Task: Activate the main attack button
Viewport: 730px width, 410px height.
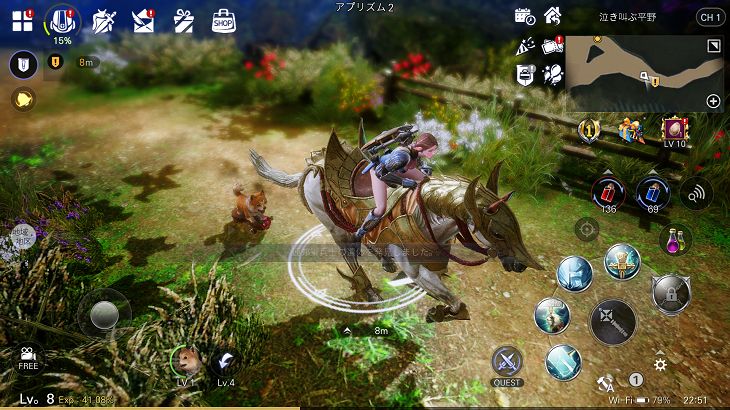Action: pos(612,322)
